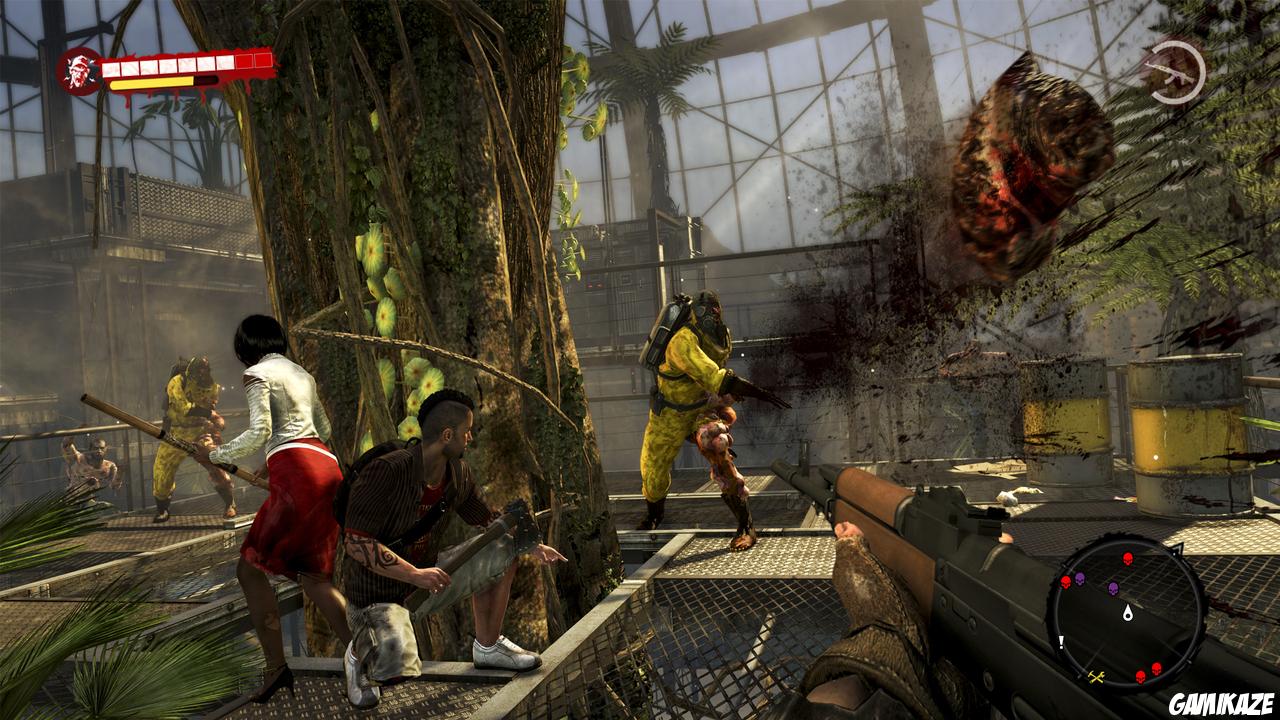Toggle the leftmost red skull minimap marker
This screenshot has width=1280, height=720.
[1065, 582]
